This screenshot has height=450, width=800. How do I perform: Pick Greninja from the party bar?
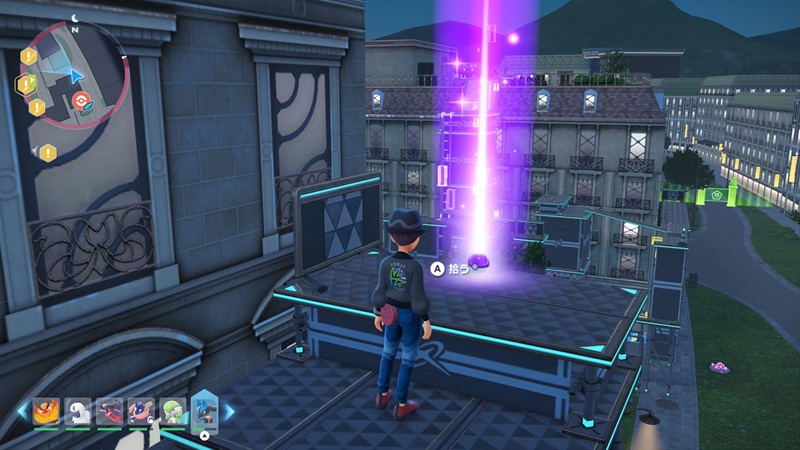tap(141, 411)
